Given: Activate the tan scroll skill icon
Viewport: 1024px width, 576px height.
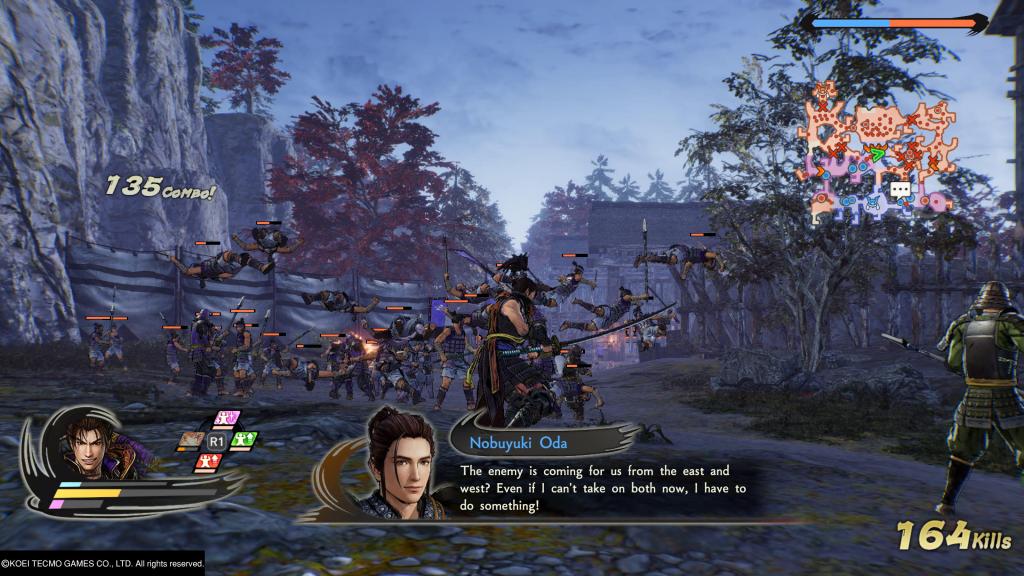Looking at the screenshot, I should point(191,438).
